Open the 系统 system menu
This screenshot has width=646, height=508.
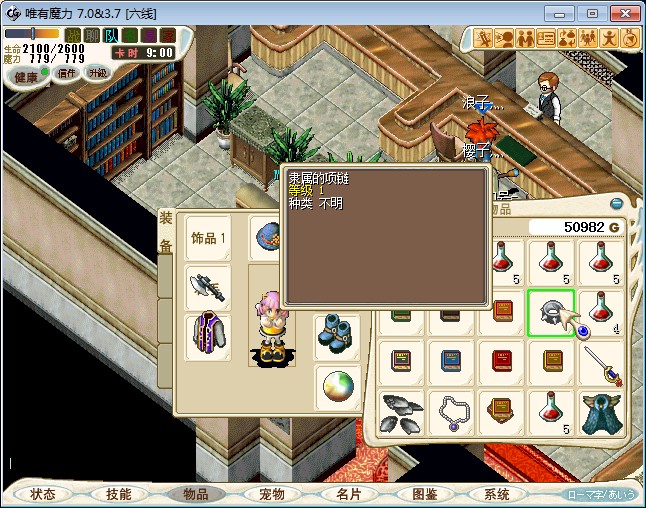tap(497, 494)
